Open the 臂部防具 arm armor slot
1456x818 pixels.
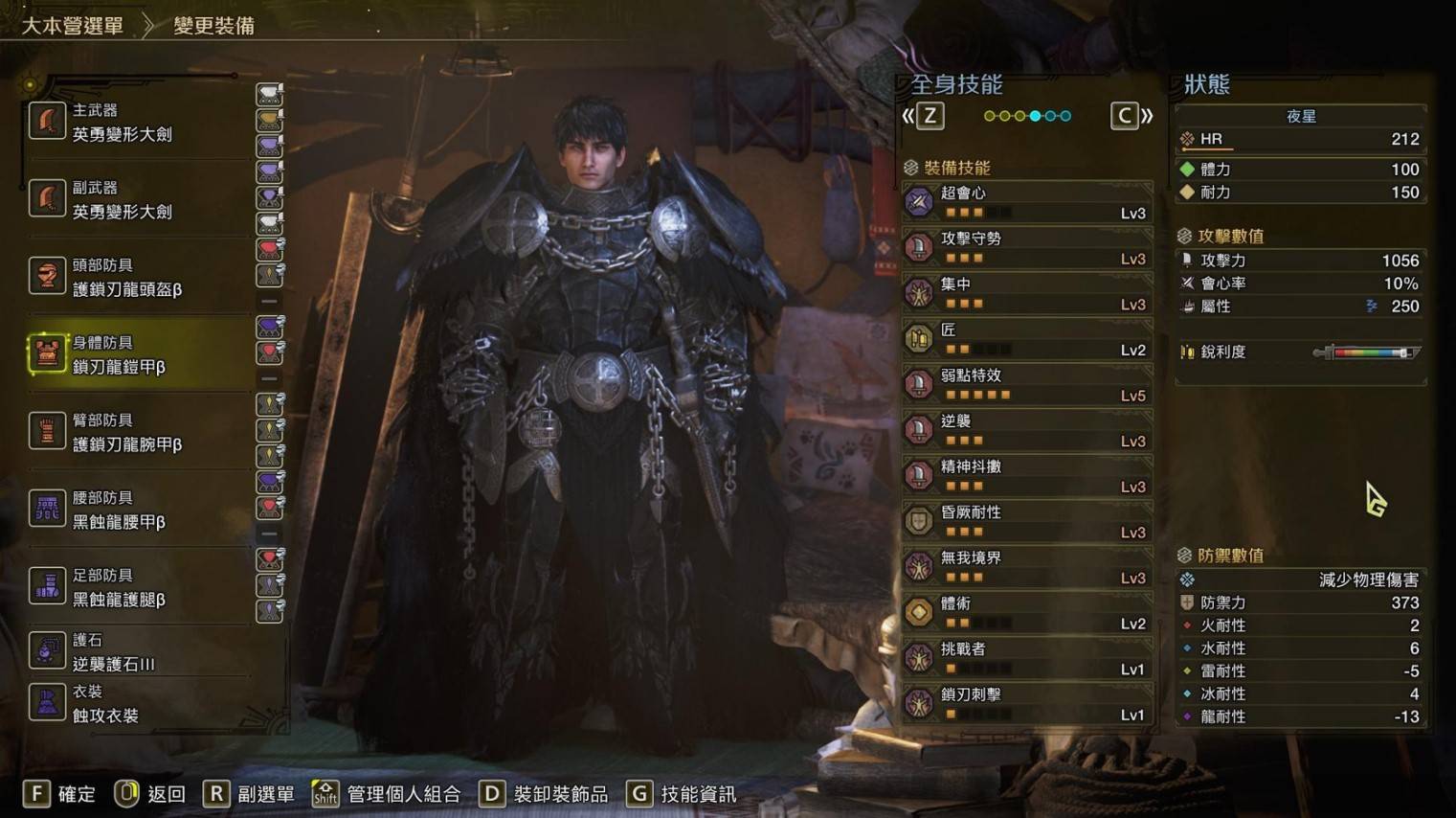tap(139, 433)
